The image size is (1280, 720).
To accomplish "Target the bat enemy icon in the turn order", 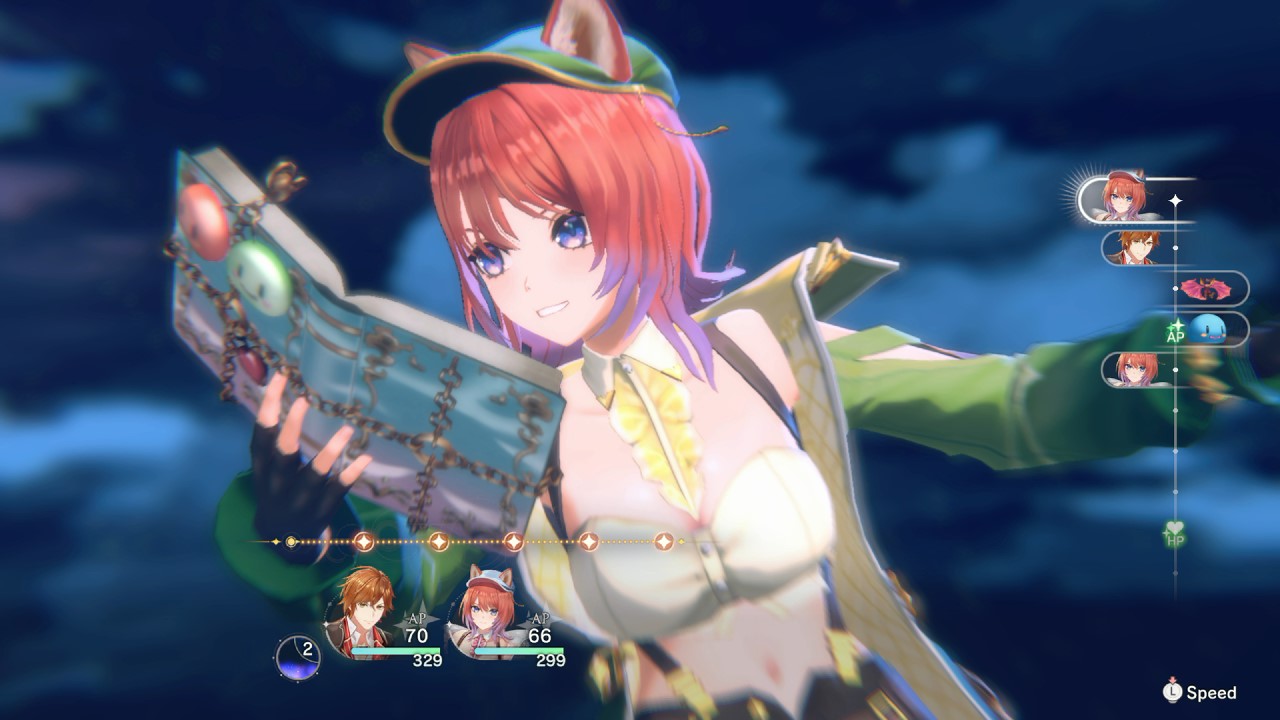I will click(1206, 288).
